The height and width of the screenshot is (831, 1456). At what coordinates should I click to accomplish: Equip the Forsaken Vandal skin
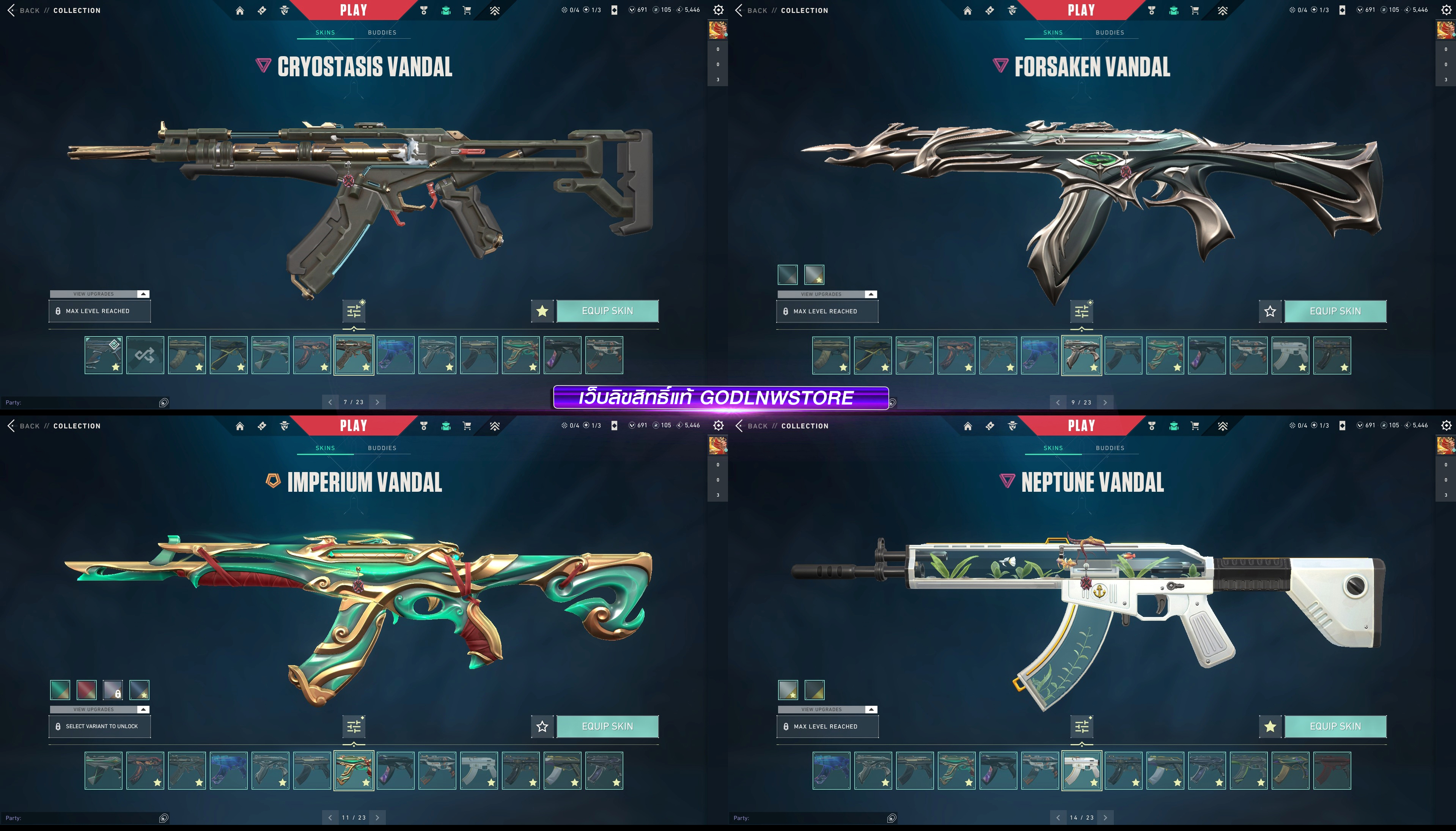click(x=1335, y=311)
